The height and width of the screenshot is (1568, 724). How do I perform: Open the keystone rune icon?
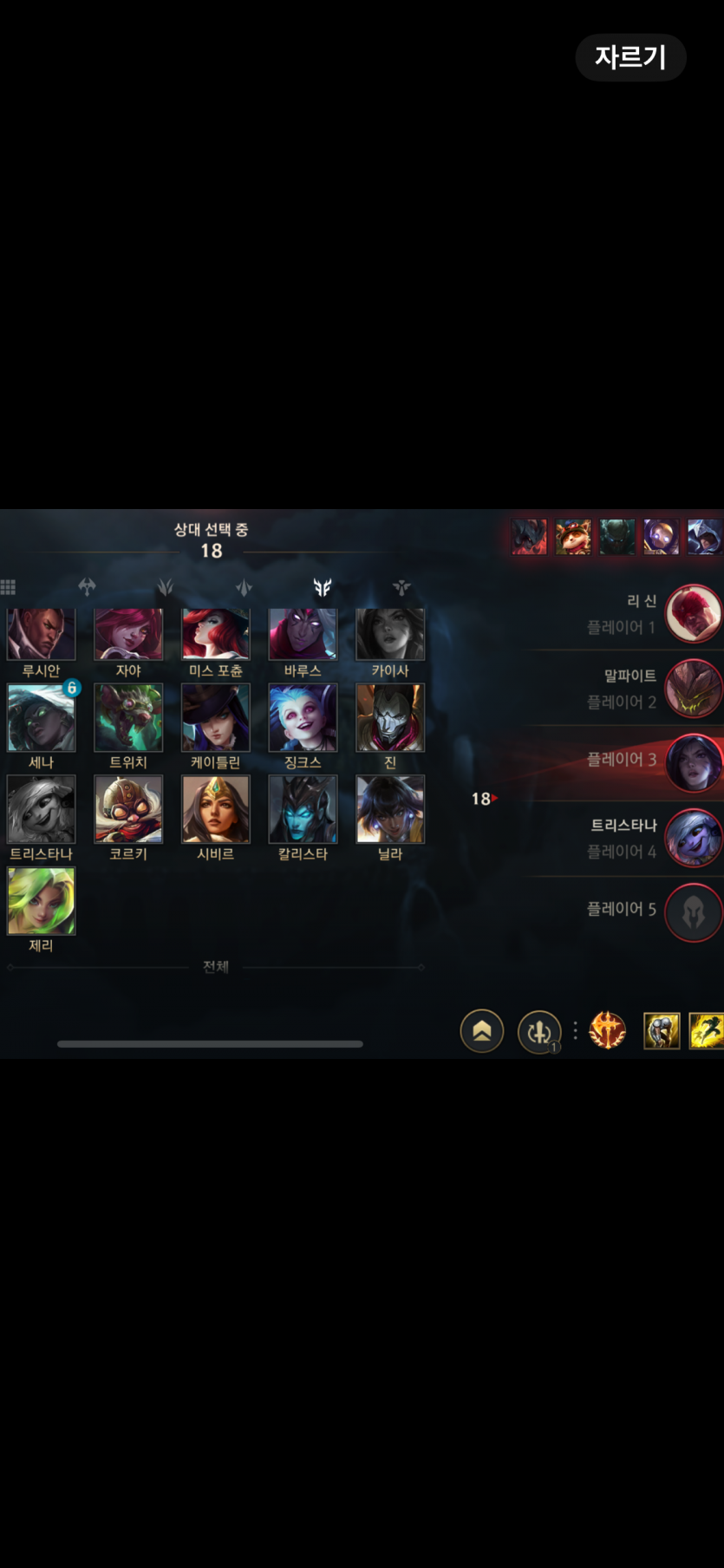coord(607,1031)
